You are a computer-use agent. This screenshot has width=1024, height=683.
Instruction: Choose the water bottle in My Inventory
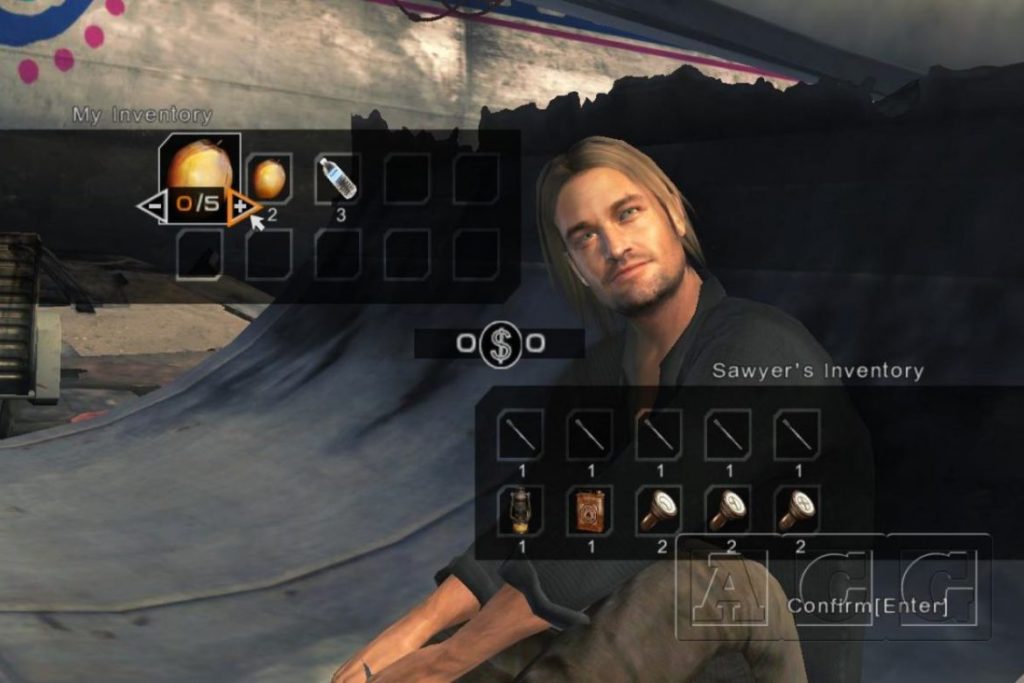(338, 179)
